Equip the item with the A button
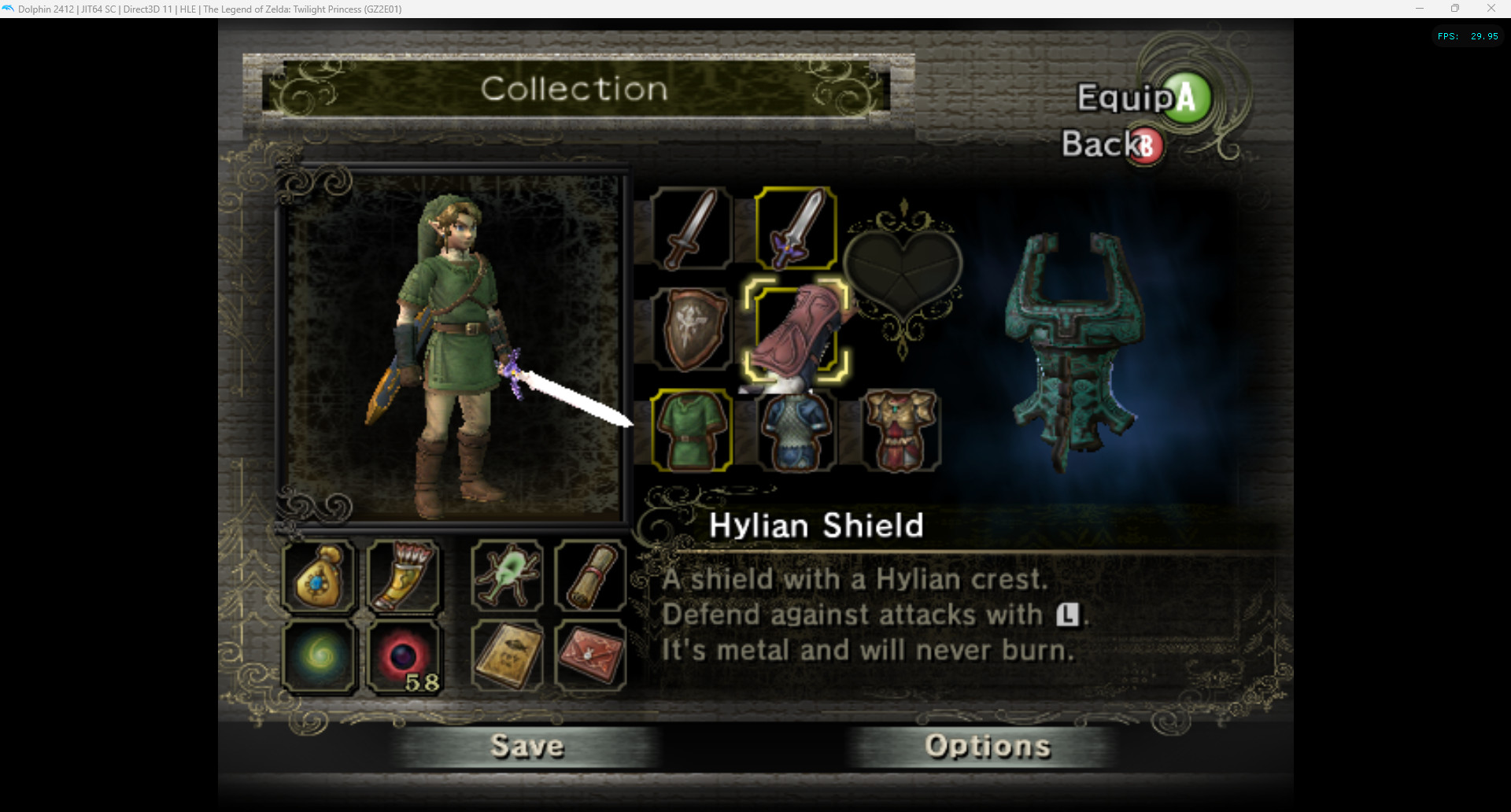The width and height of the screenshot is (1511, 812). [x=1184, y=98]
